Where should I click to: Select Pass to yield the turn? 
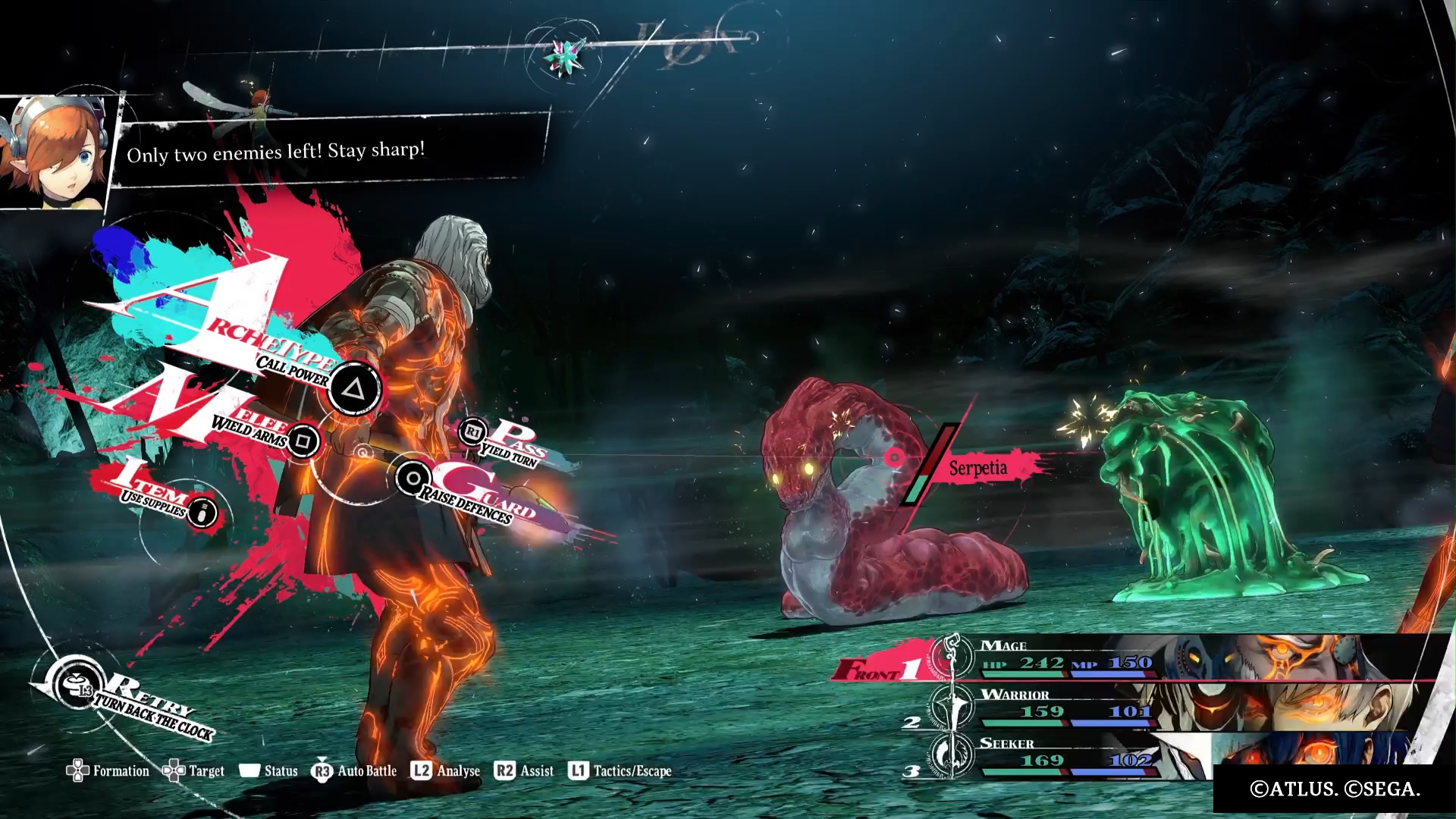474,432
